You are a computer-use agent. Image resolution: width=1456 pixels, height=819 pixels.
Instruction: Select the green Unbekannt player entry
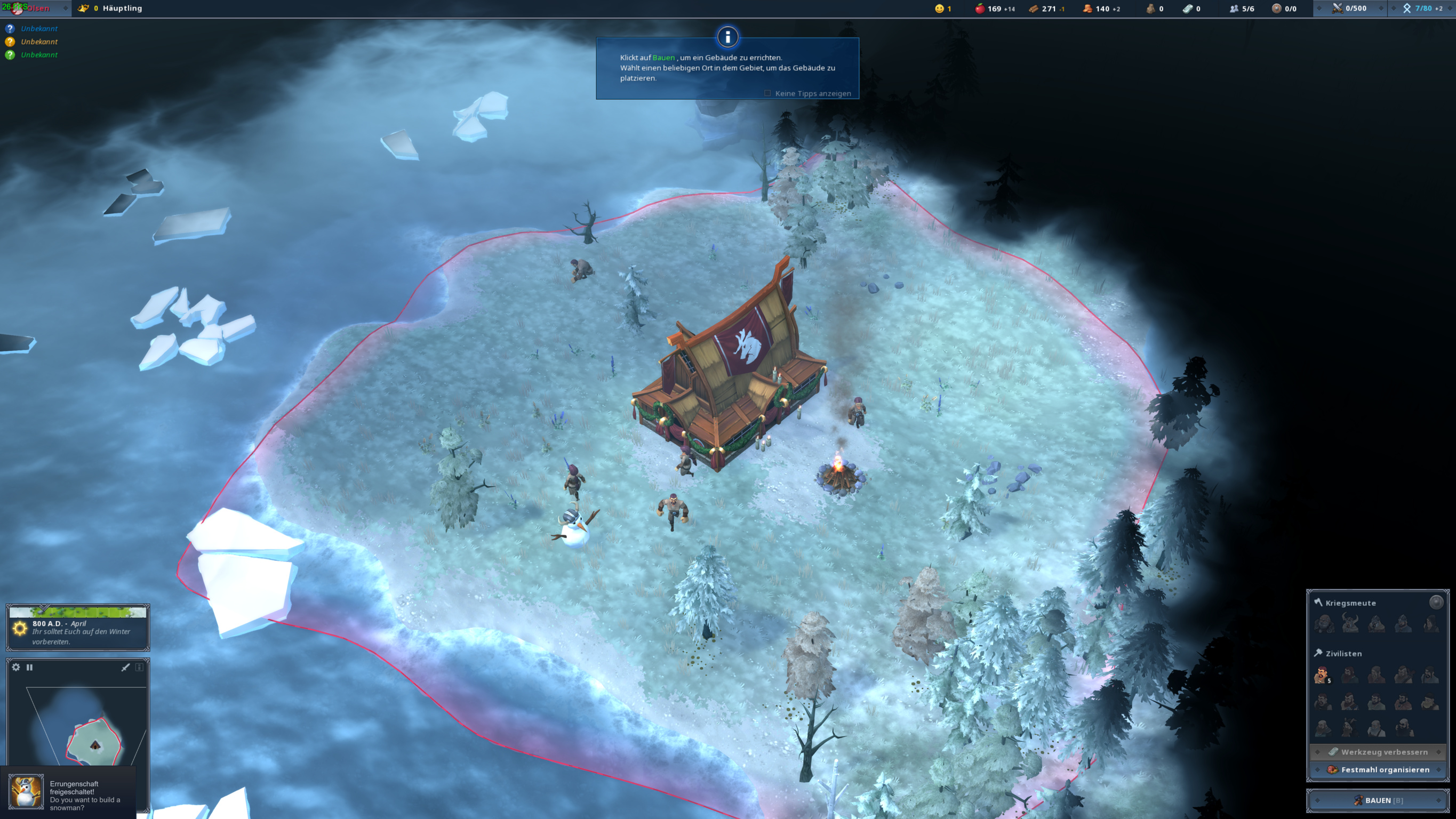tap(38, 55)
